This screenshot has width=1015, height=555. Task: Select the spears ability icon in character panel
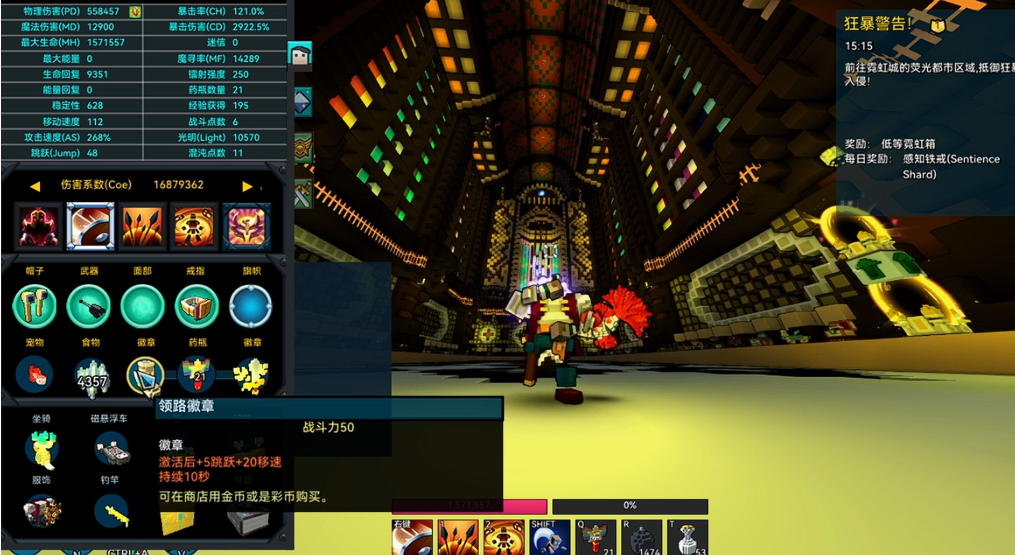pos(142,226)
